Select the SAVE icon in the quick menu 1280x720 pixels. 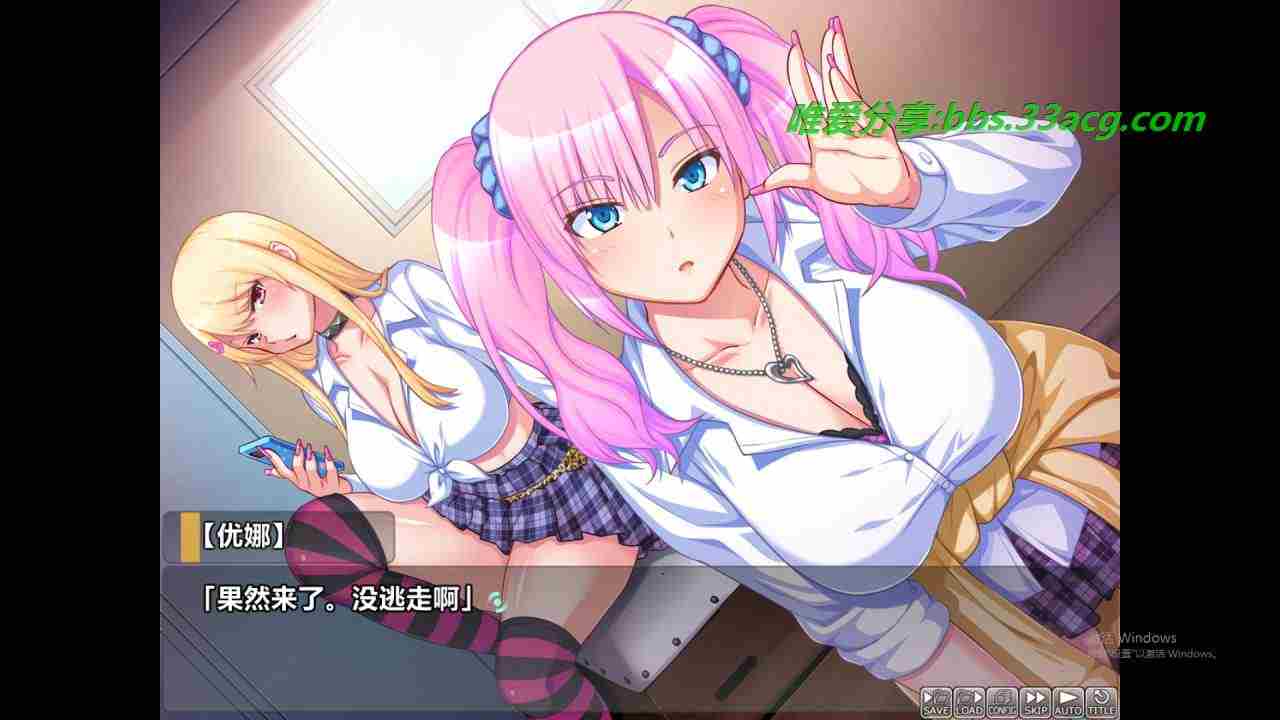click(936, 700)
